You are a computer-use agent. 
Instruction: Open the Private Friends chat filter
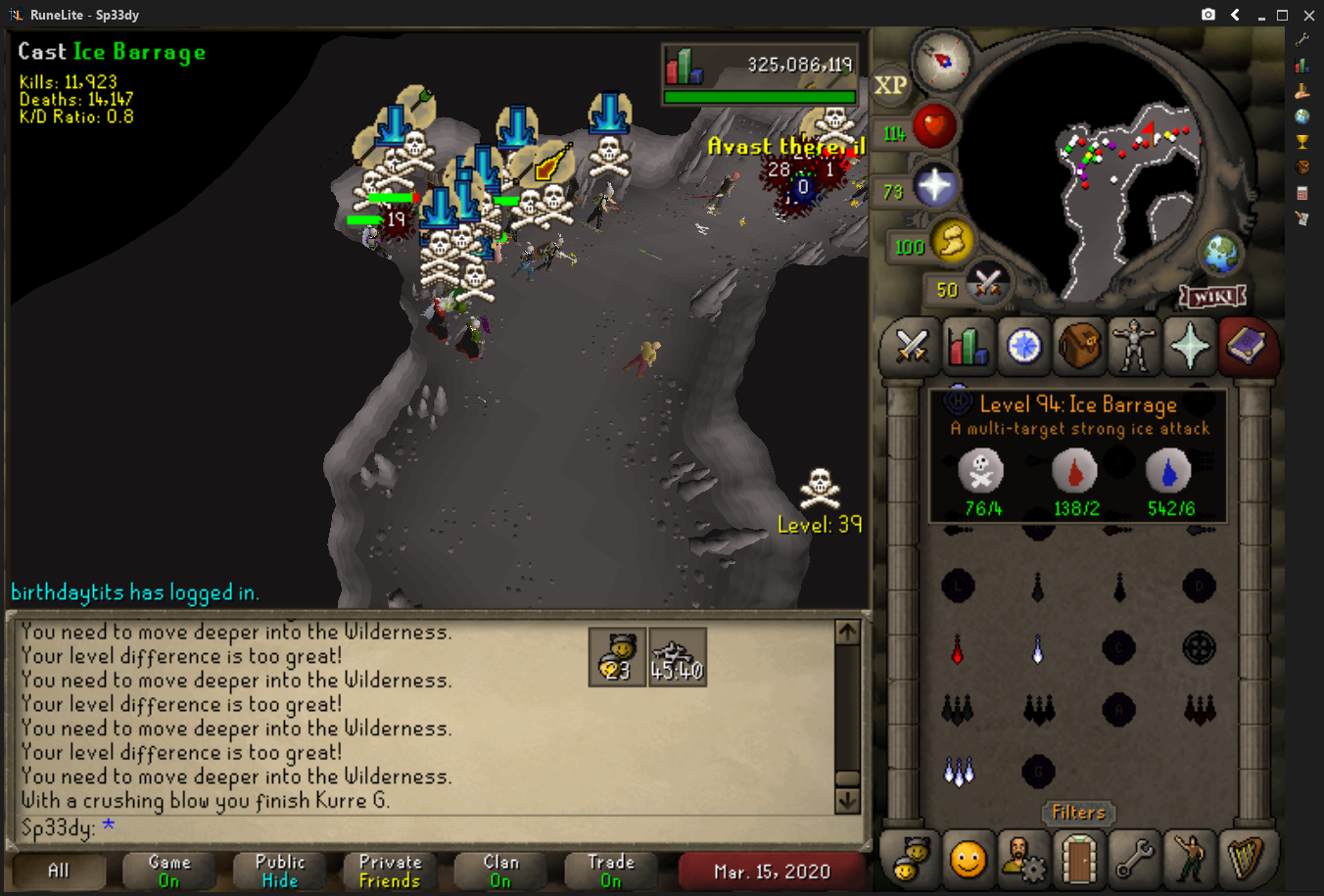390,871
